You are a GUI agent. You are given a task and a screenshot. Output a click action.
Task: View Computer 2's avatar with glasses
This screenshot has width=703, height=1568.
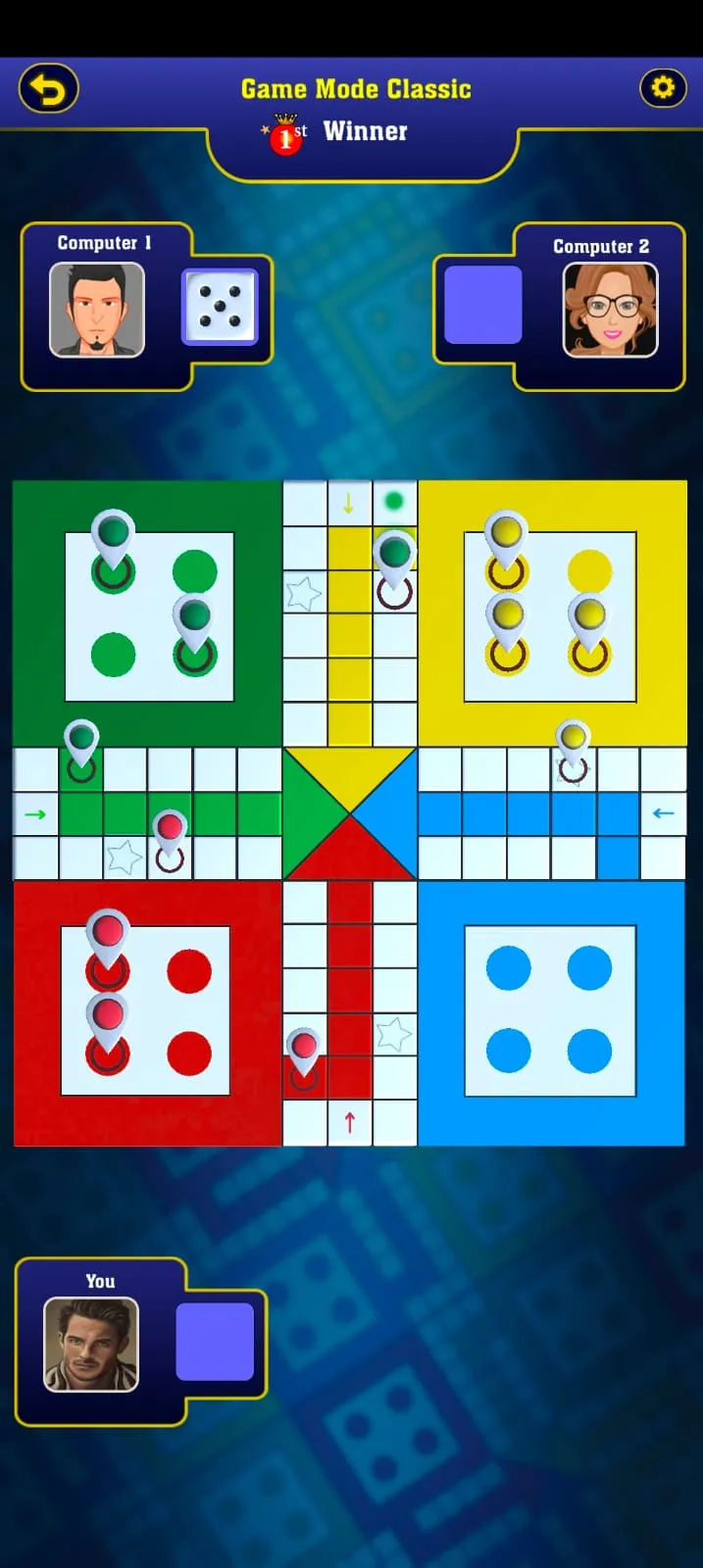(610, 310)
